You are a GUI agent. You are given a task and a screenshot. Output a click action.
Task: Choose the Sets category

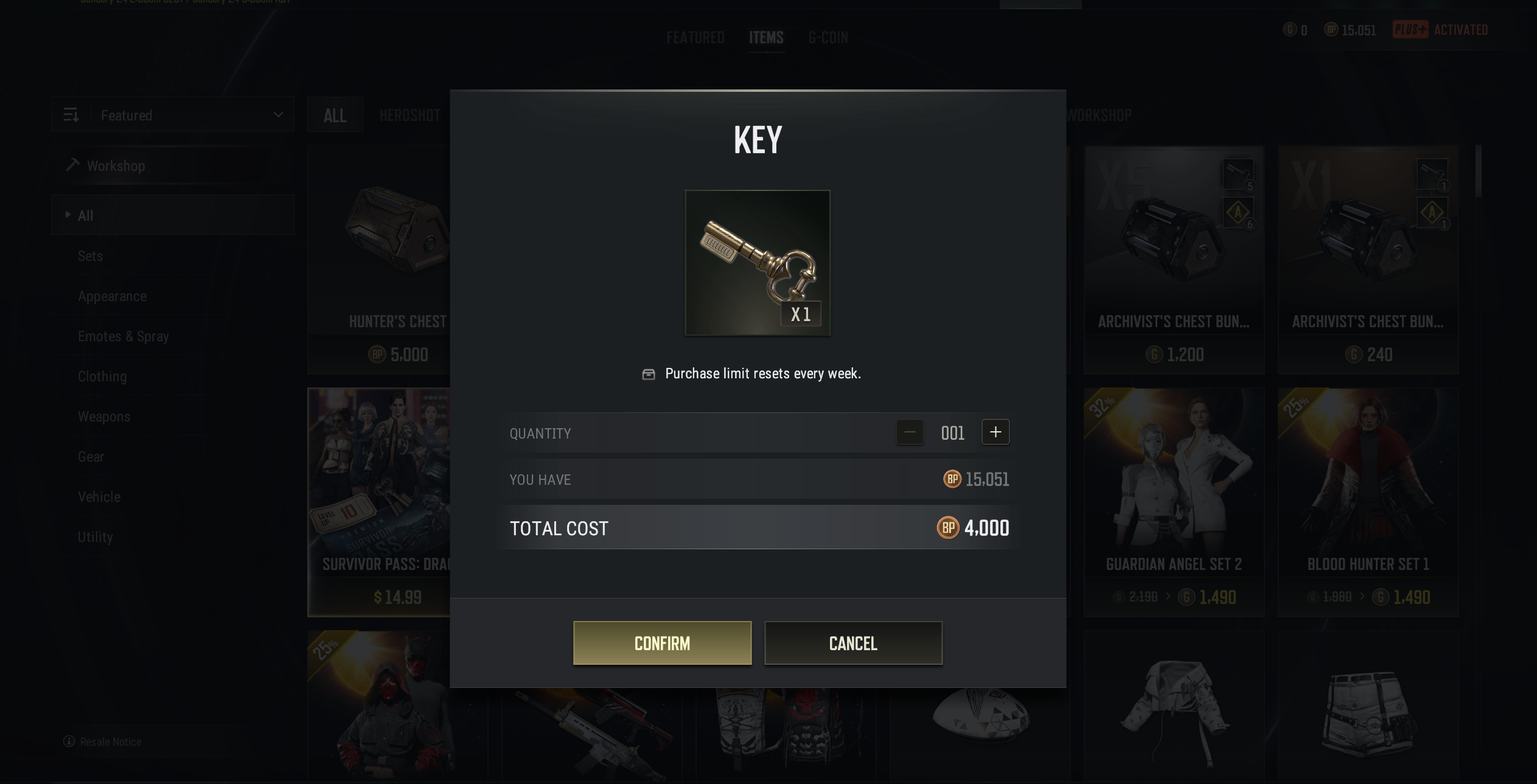[x=90, y=256]
